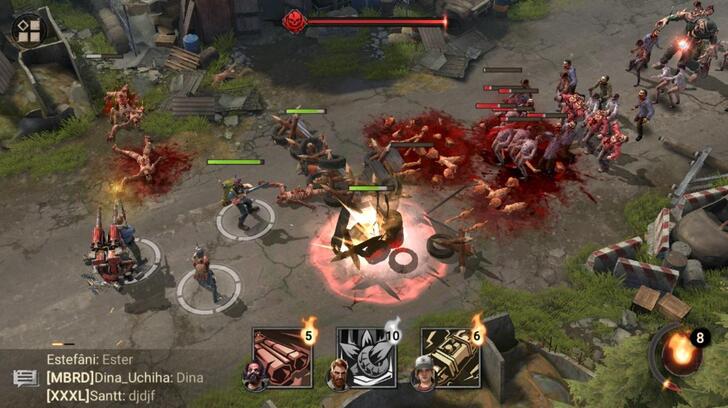The height and width of the screenshot is (408, 728).
Task: Use the beast claw swipe ability
Action: click(x=364, y=358)
